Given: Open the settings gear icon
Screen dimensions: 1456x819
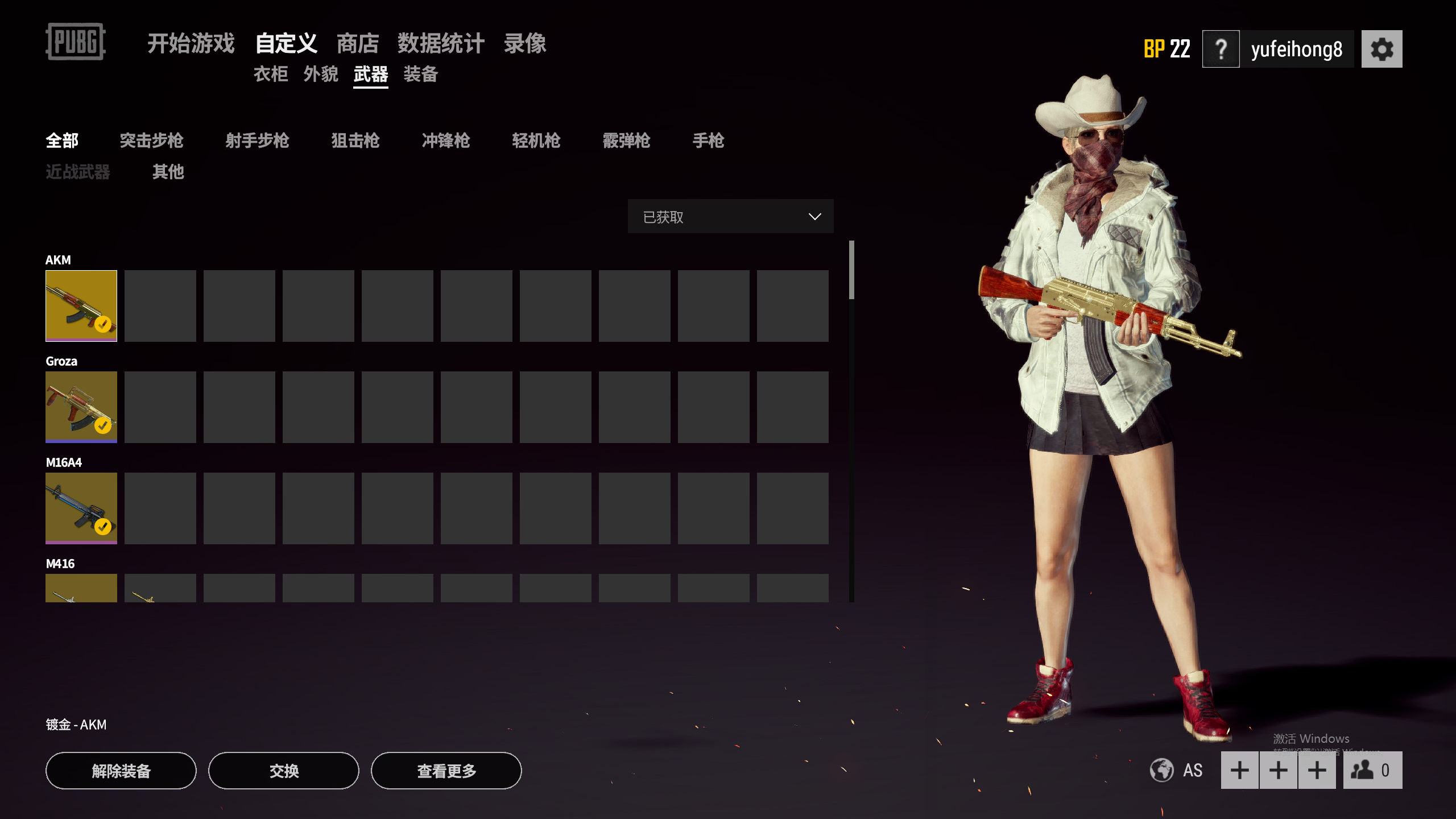Looking at the screenshot, I should click(1382, 48).
